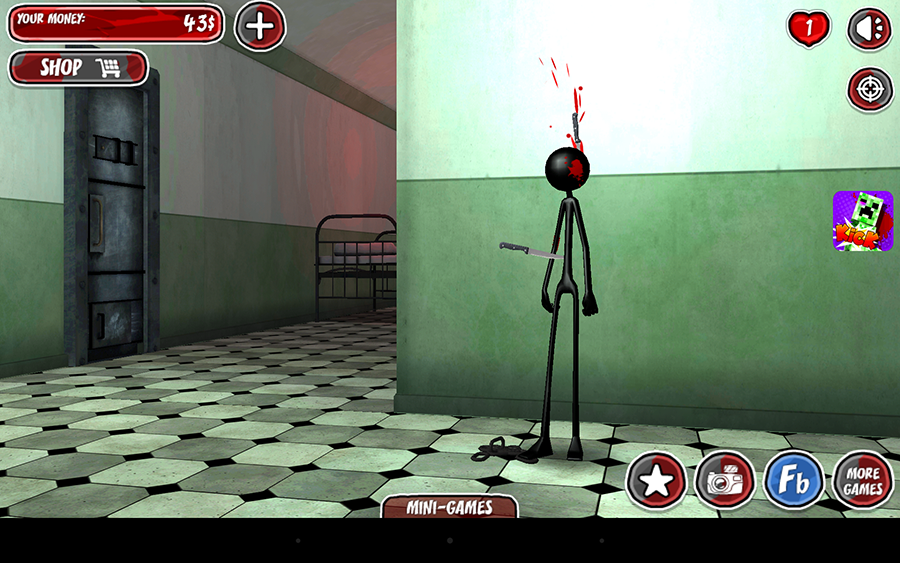Take a screenshot with the camera button
Image resolution: width=900 pixels, height=563 pixels.
pos(725,482)
